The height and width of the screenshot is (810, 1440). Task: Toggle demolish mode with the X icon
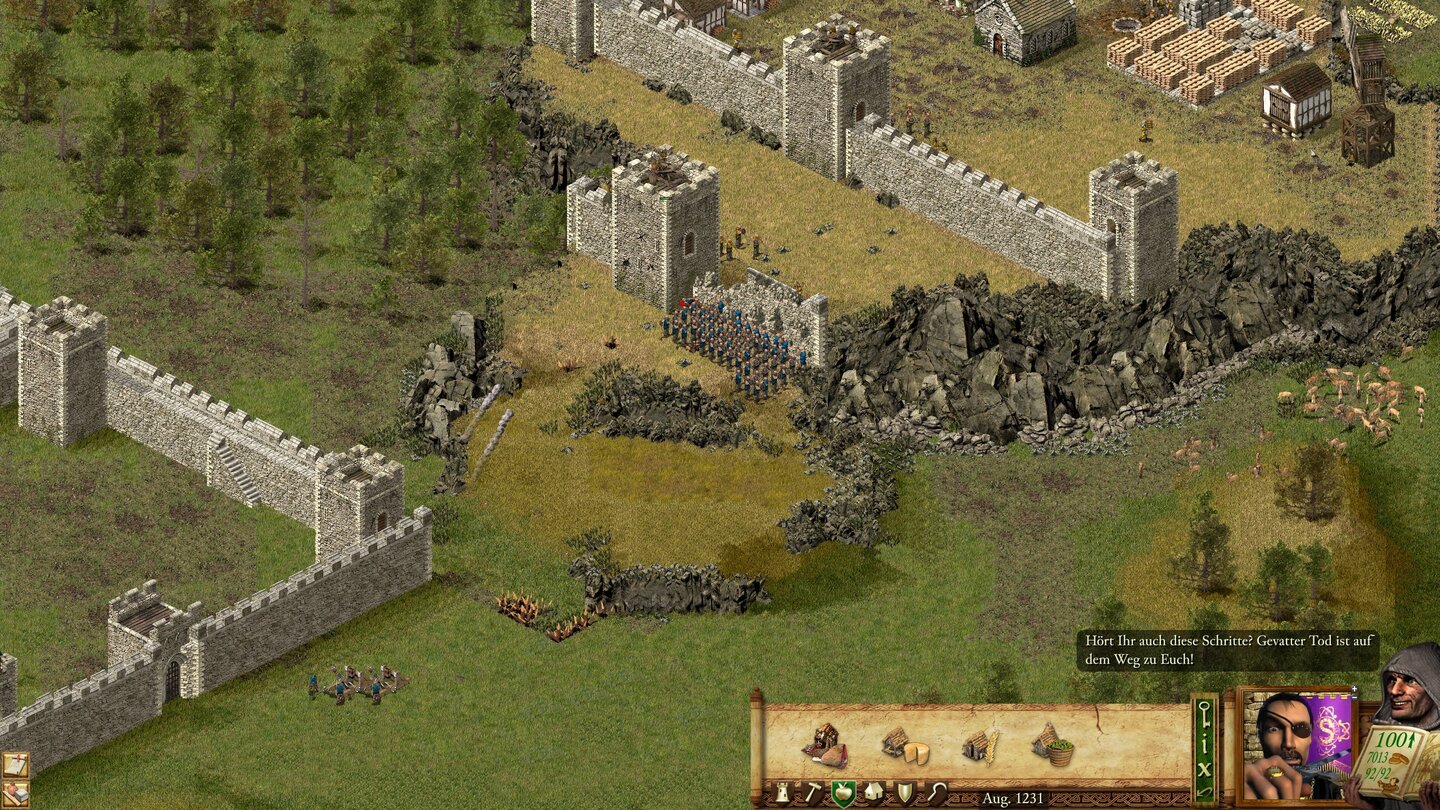pos(1205,769)
